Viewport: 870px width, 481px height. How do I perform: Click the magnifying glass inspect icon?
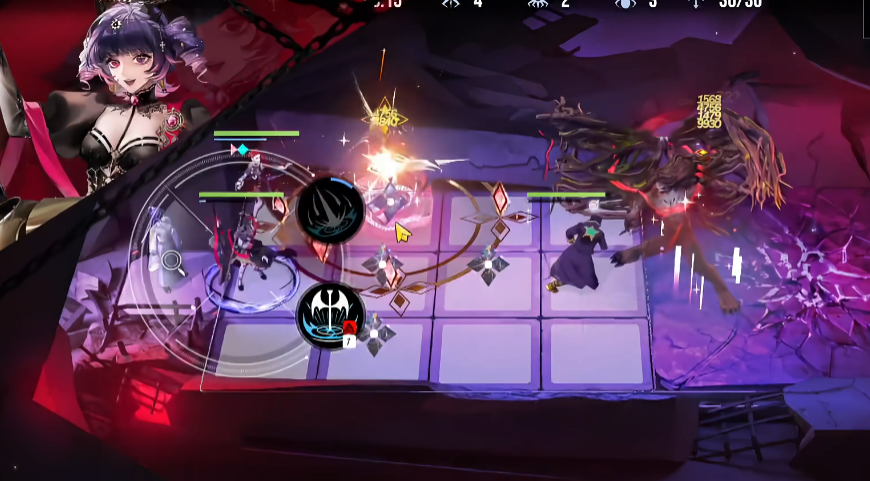click(173, 262)
